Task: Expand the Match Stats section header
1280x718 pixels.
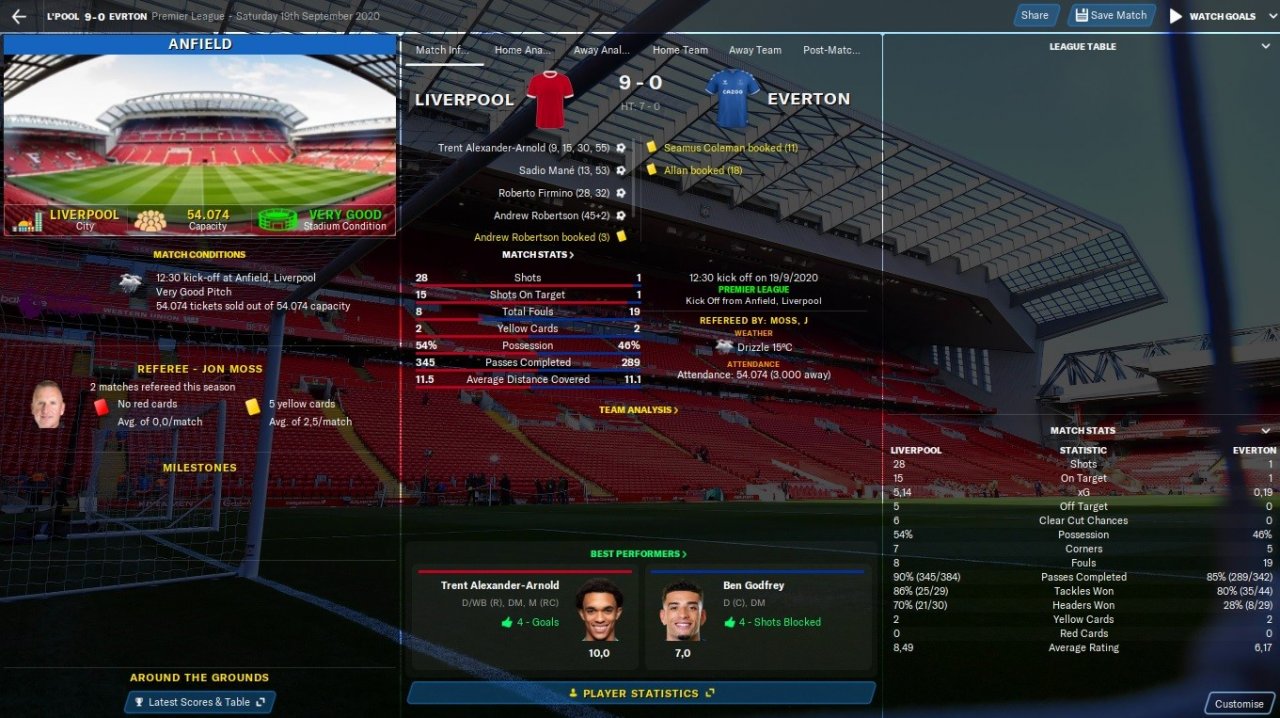Action: coord(538,255)
